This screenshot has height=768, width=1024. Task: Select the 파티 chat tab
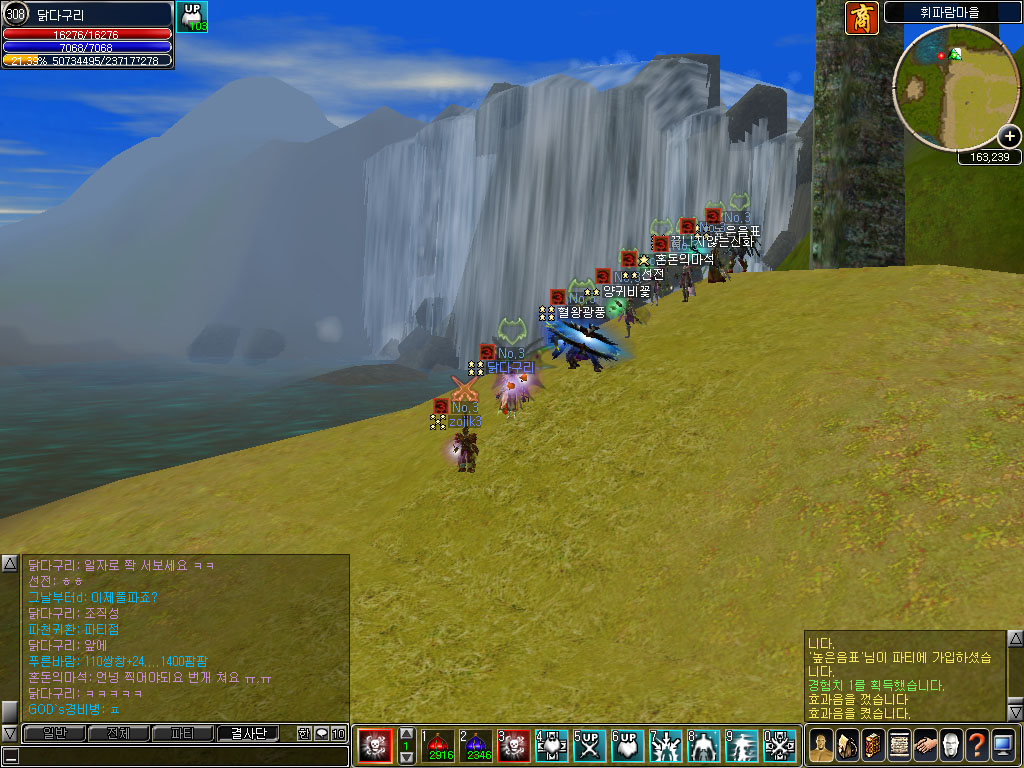pyautogui.click(x=182, y=733)
